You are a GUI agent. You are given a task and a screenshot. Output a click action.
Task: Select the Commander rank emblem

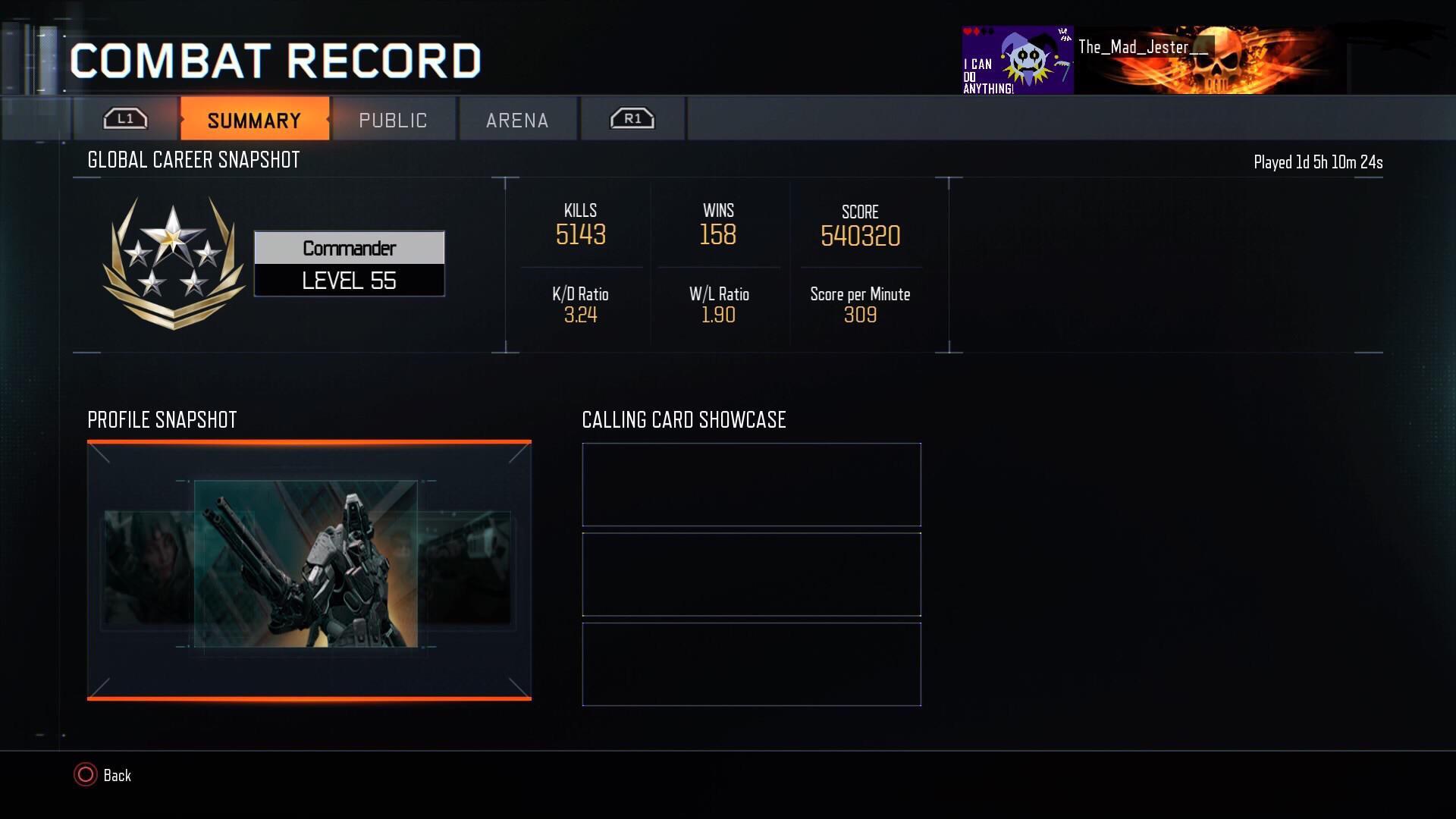click(176, 262)
